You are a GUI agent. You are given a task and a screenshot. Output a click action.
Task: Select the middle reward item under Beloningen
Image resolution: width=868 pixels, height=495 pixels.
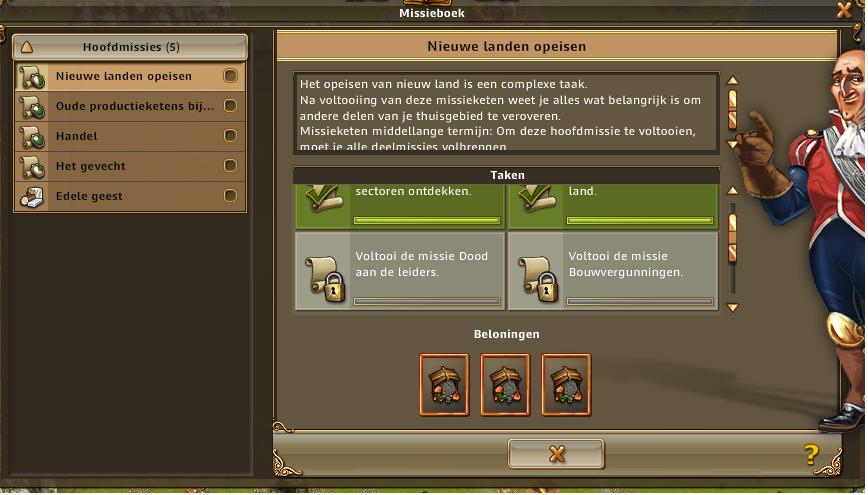coord(505,384)
